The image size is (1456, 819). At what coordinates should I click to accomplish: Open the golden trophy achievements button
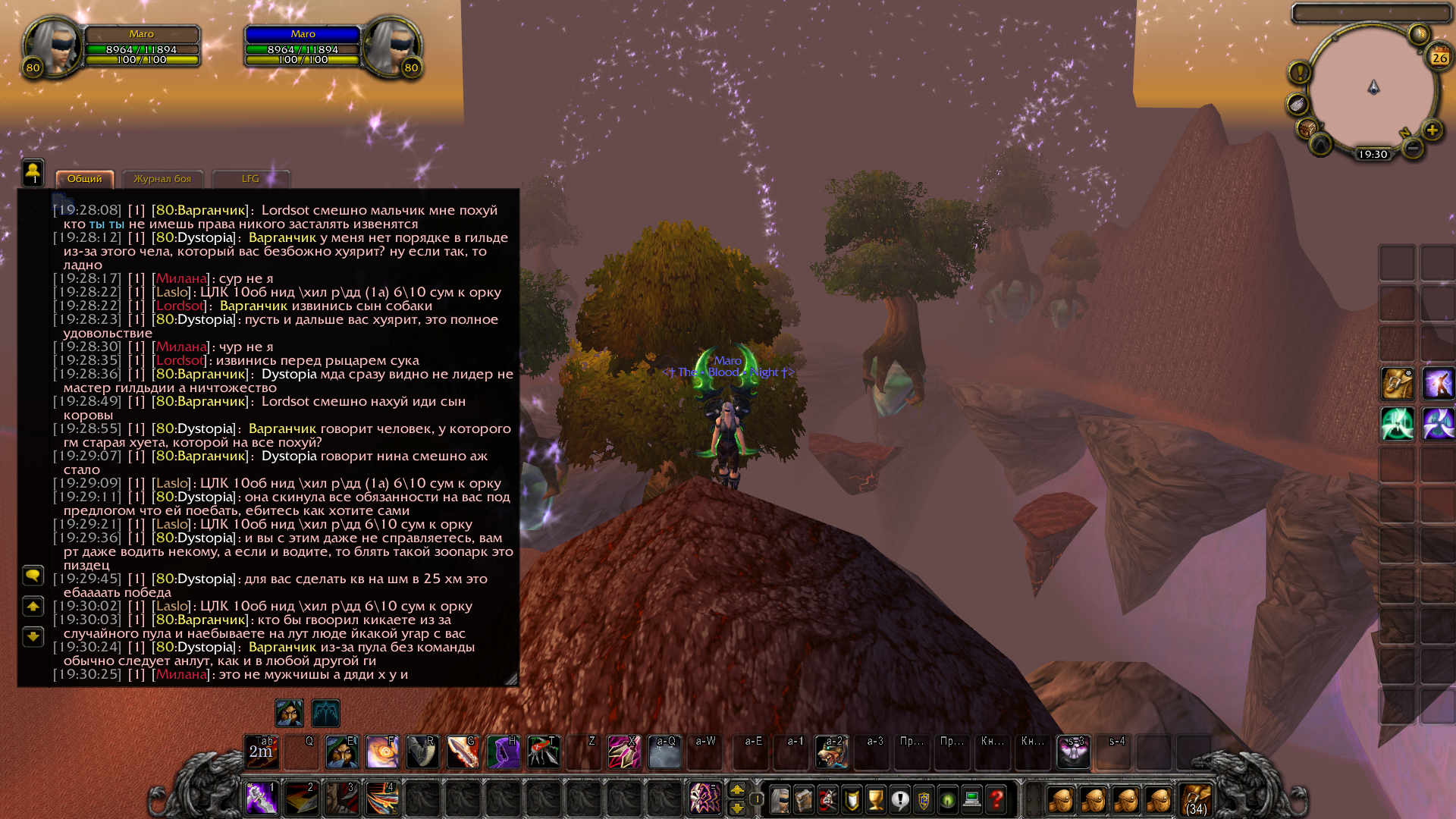pos(876,799)
